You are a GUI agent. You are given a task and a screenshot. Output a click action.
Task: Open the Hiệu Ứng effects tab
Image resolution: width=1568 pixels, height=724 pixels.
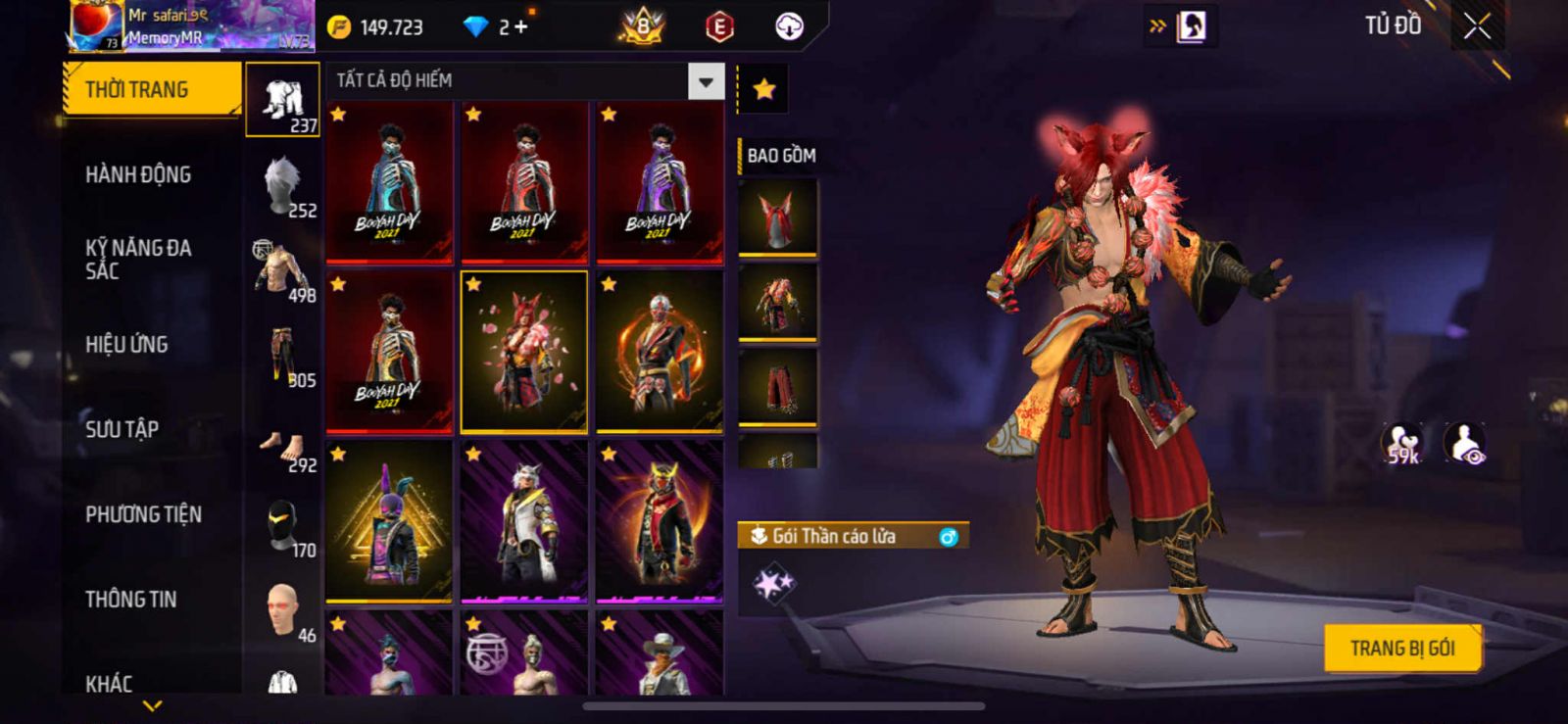click(126, 345)
